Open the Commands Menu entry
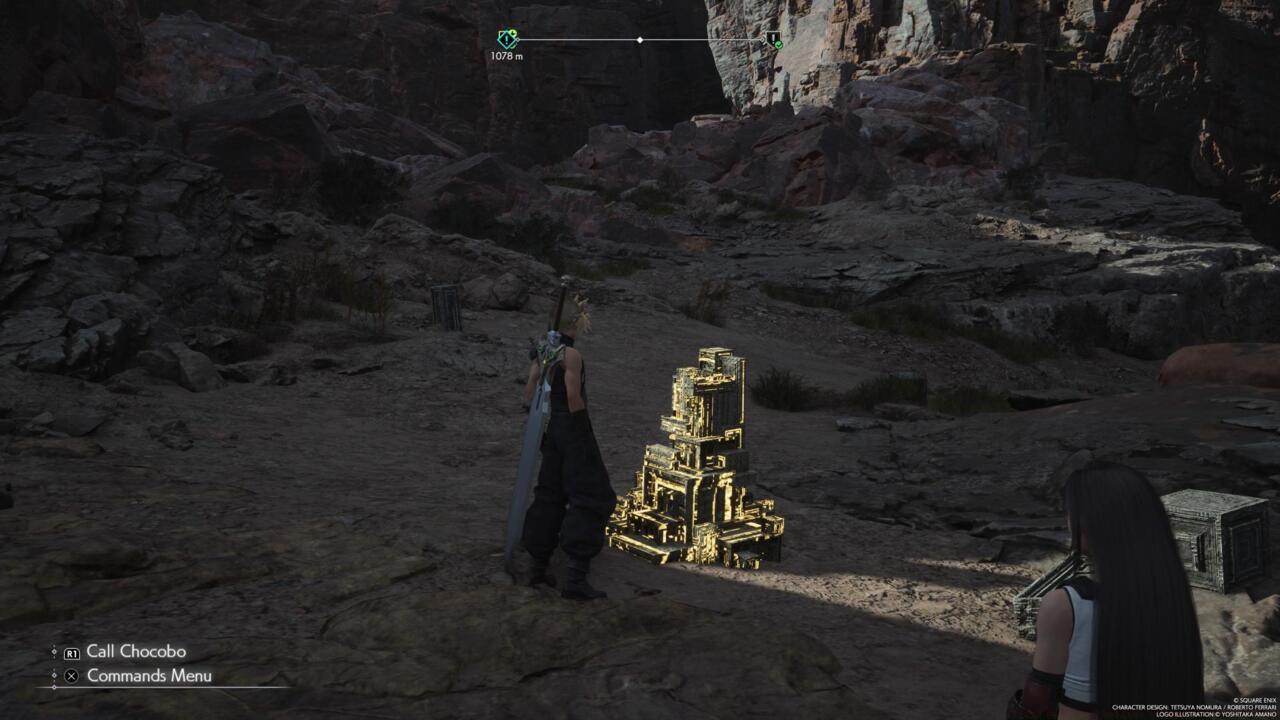1280x720 pixels. (148, 675)
